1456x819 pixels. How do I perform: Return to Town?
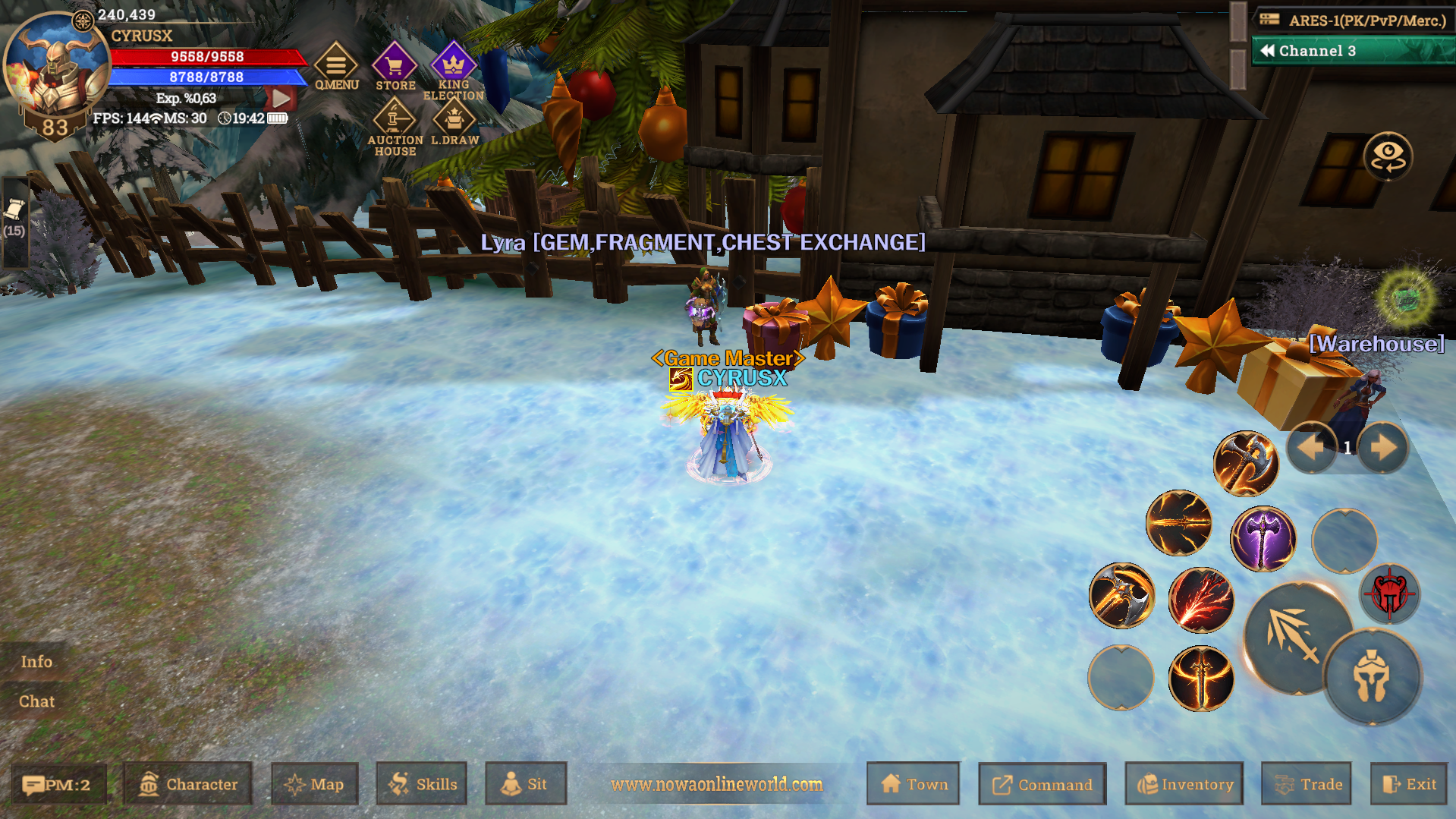tap(914, 784)
